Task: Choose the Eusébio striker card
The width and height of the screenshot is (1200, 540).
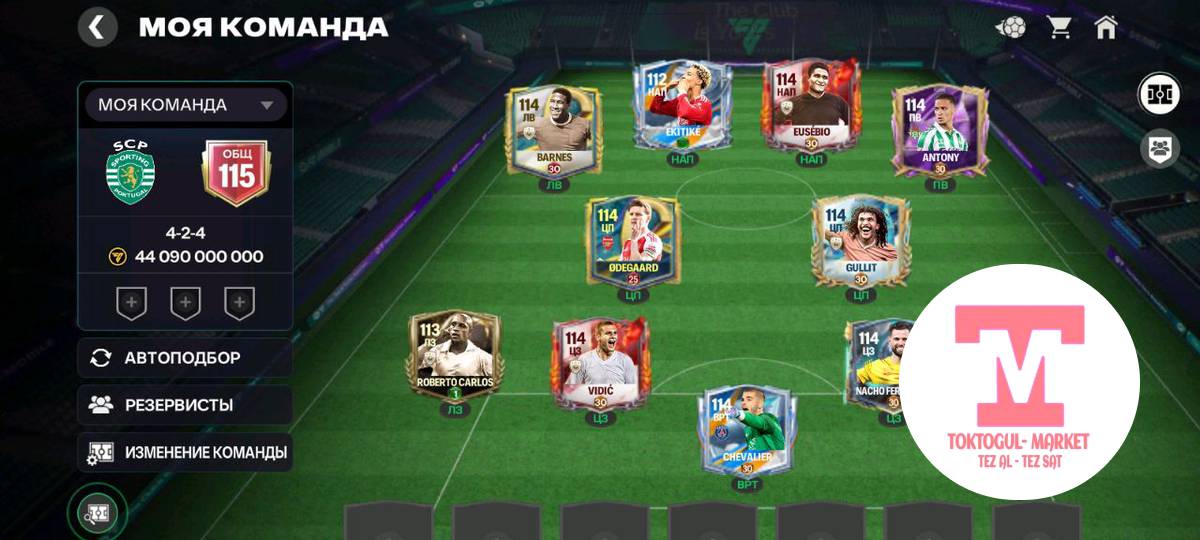Action: [812, 107]
